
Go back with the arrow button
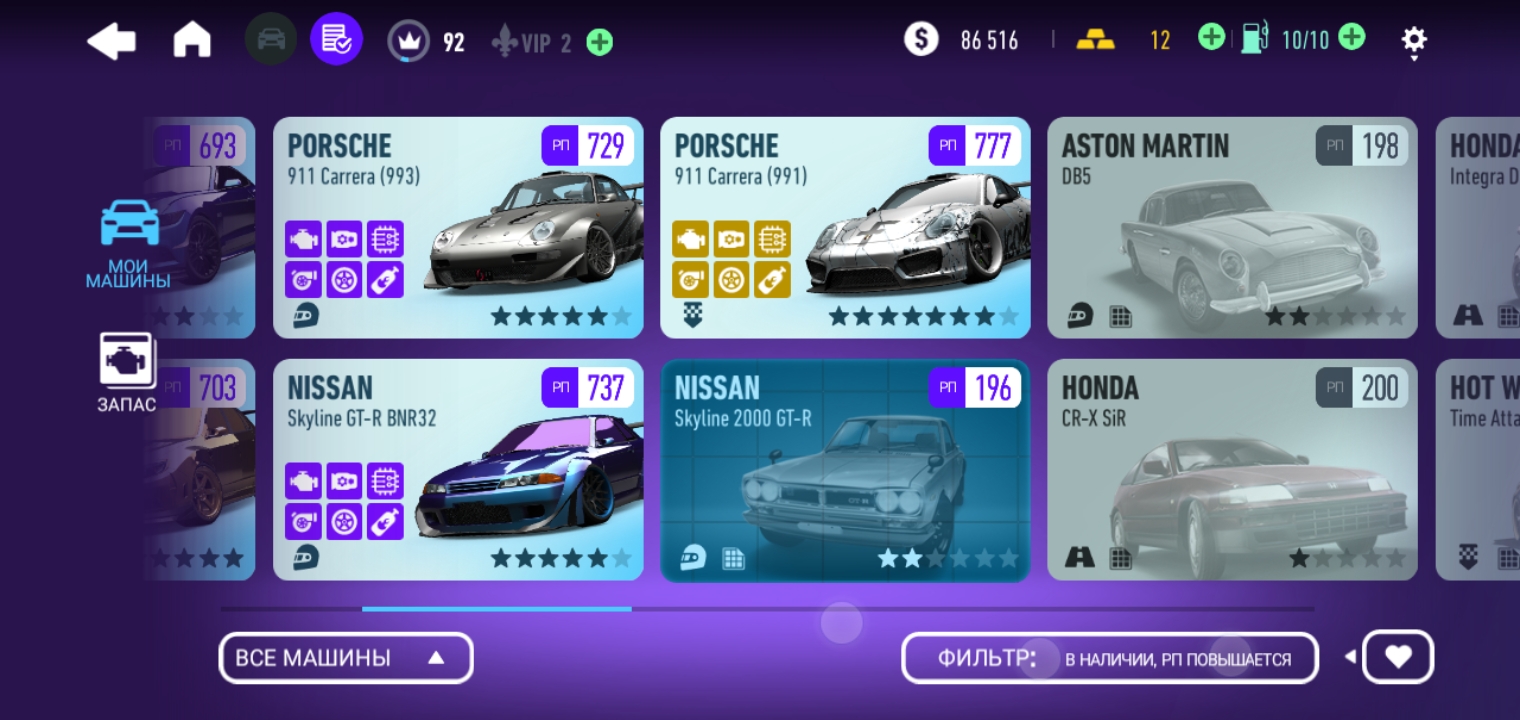[x=111, y=41]
